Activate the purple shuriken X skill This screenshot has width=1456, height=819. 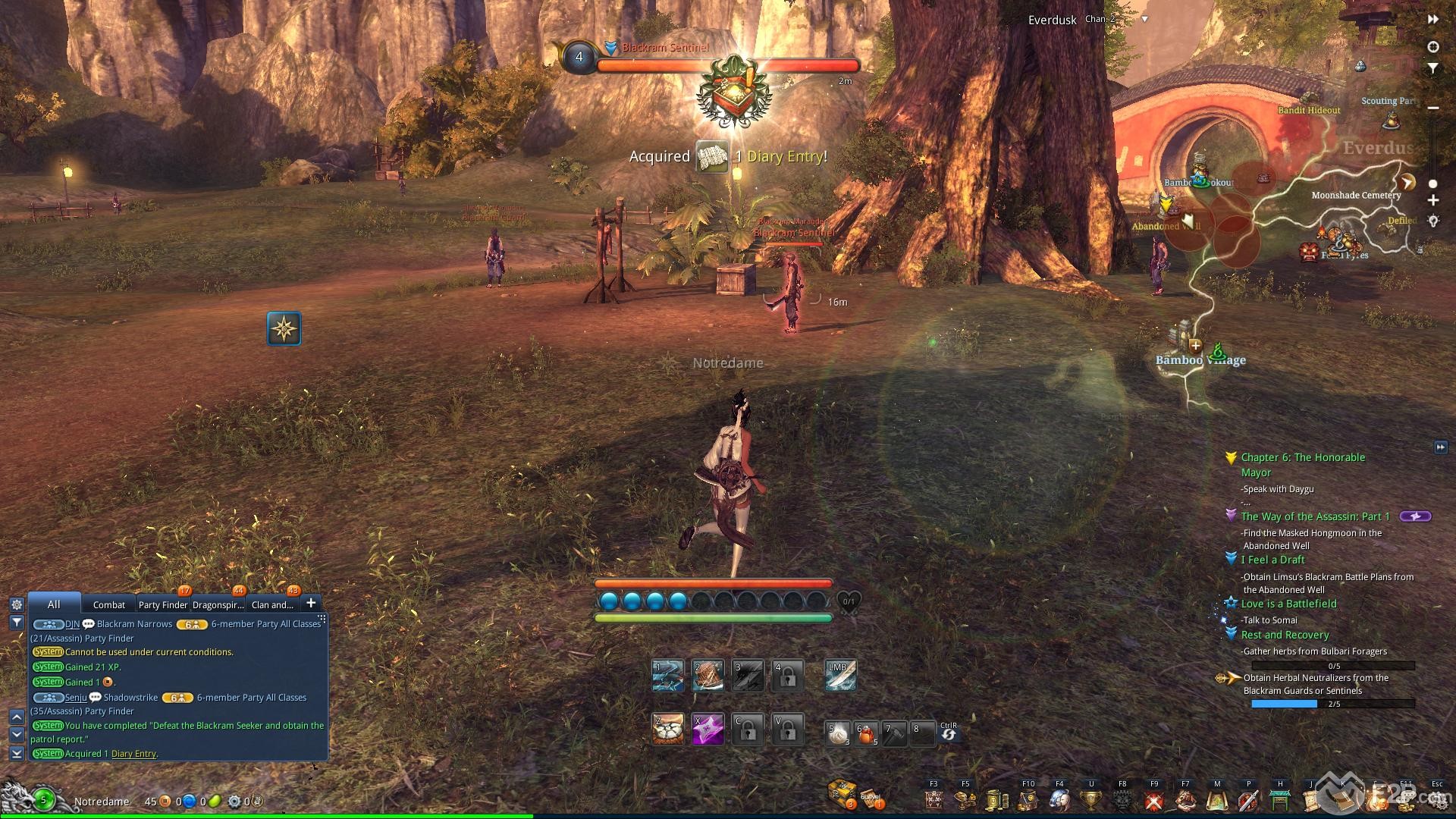coord(708,730)
